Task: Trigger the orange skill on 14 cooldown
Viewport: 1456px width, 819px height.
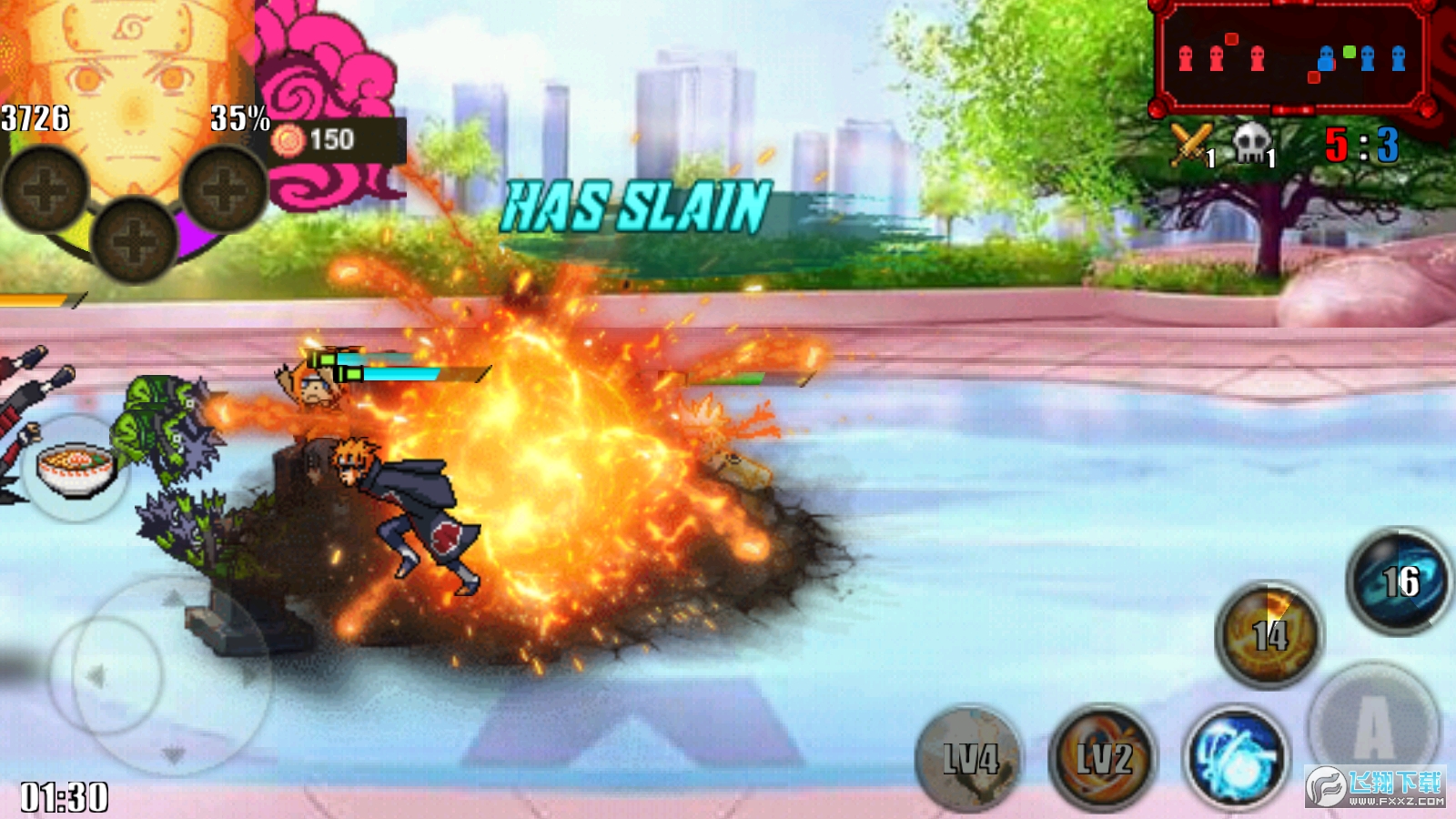Action: coord(1269,633)
